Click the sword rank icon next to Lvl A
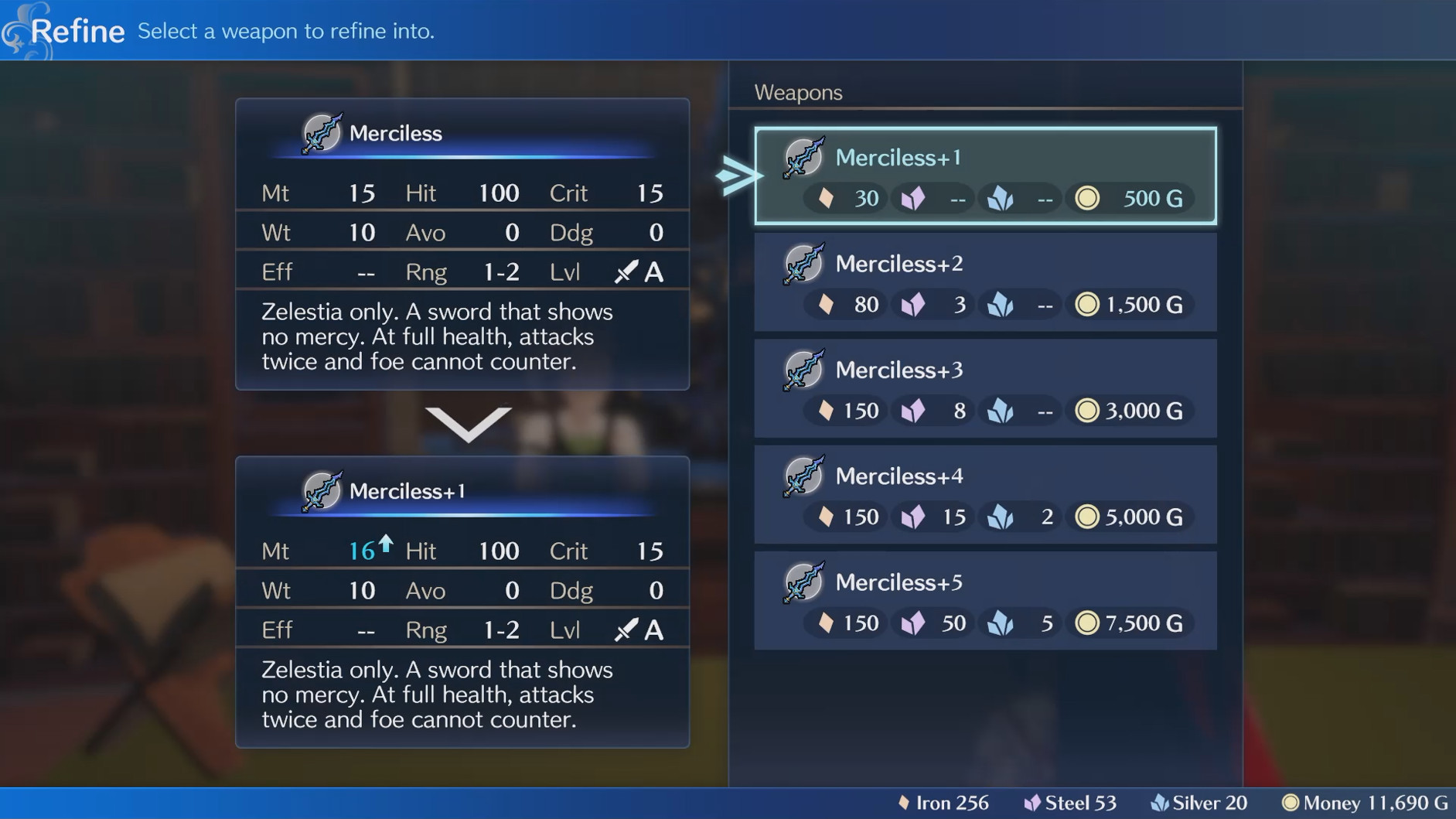Screen dimensions: 1456x819 625,271
